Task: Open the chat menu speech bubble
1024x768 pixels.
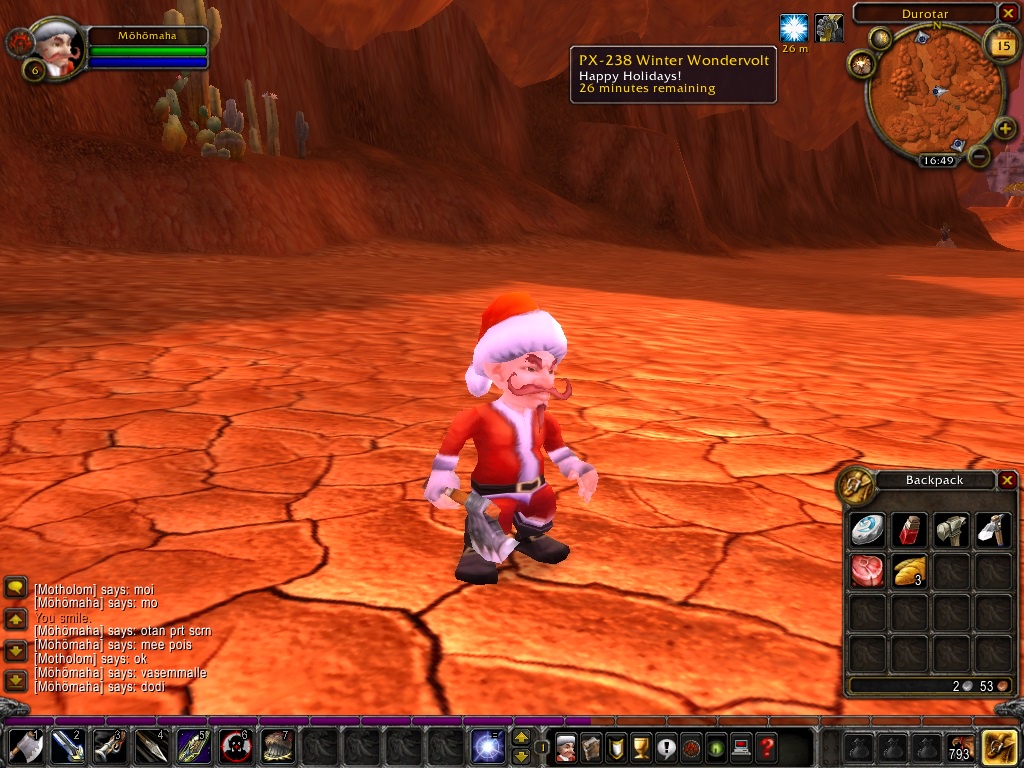Action: (x=16, y=589)
